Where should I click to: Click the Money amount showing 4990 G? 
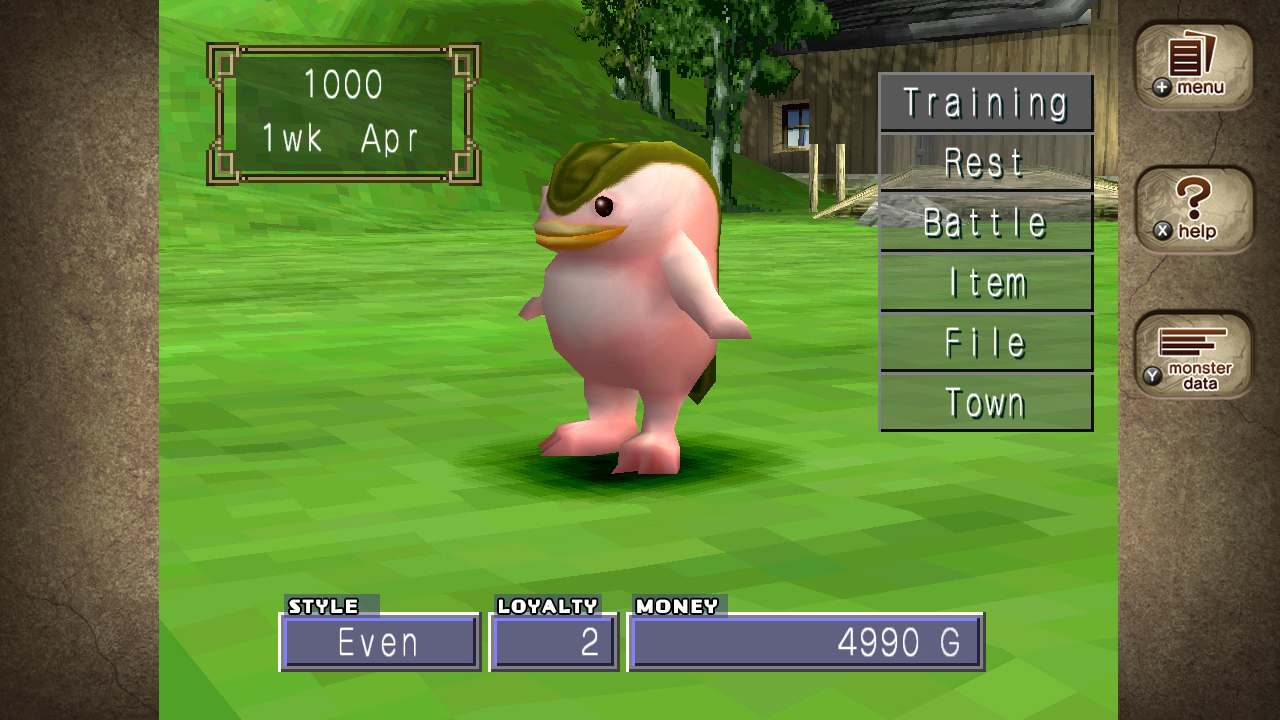pos(806,642)
